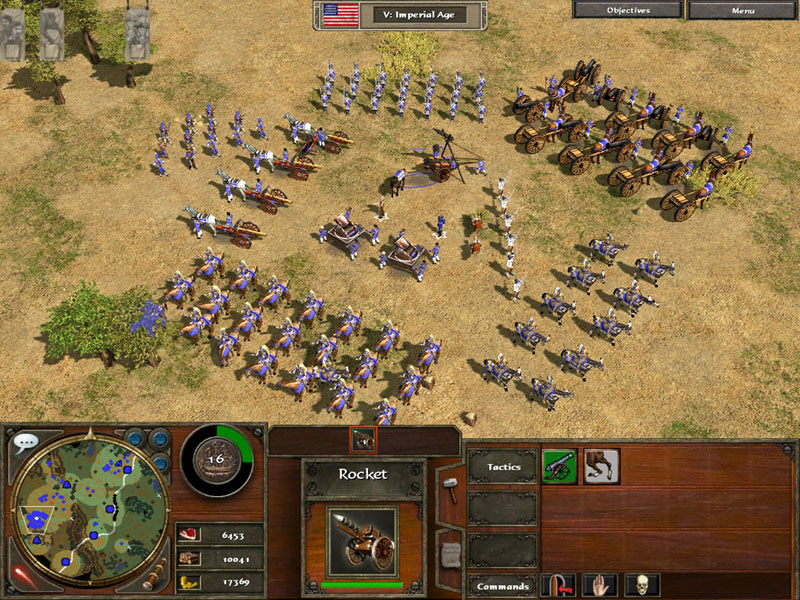Click the American flag home city button
The width and height of the screenshot is (800, 600).
[x=341, y=15]
